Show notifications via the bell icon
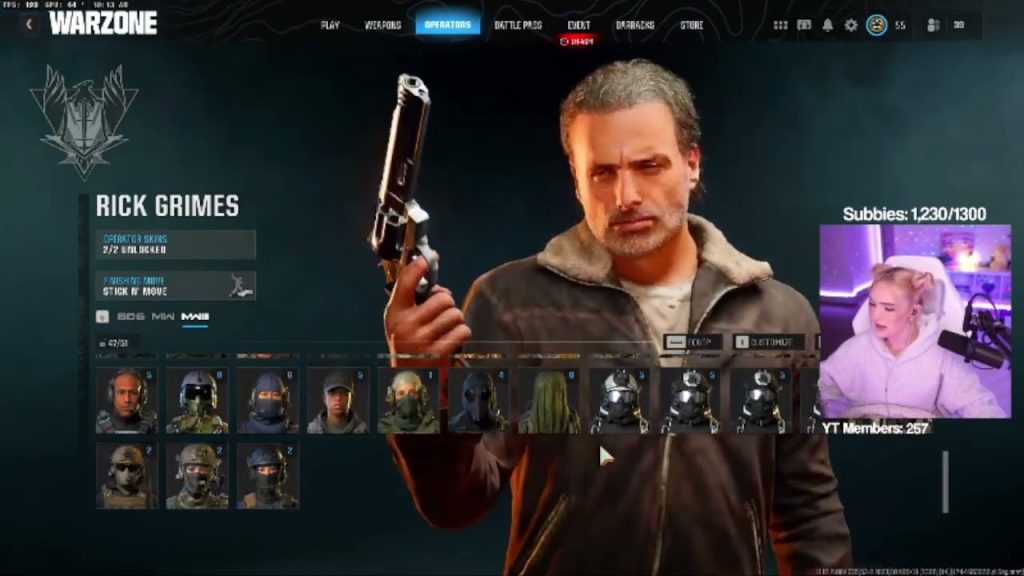 coord(827,25)
